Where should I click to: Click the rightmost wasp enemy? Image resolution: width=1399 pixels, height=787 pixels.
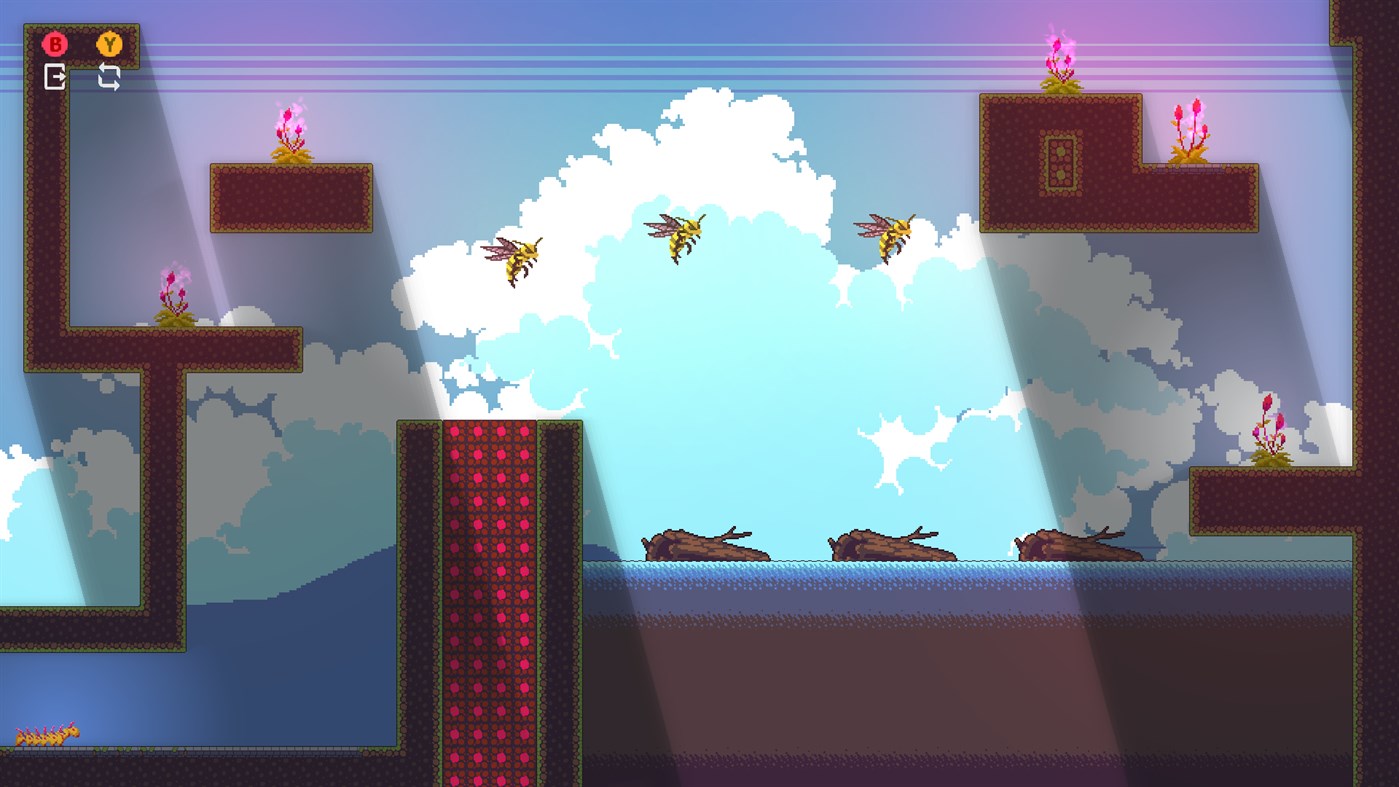[893, 235]
